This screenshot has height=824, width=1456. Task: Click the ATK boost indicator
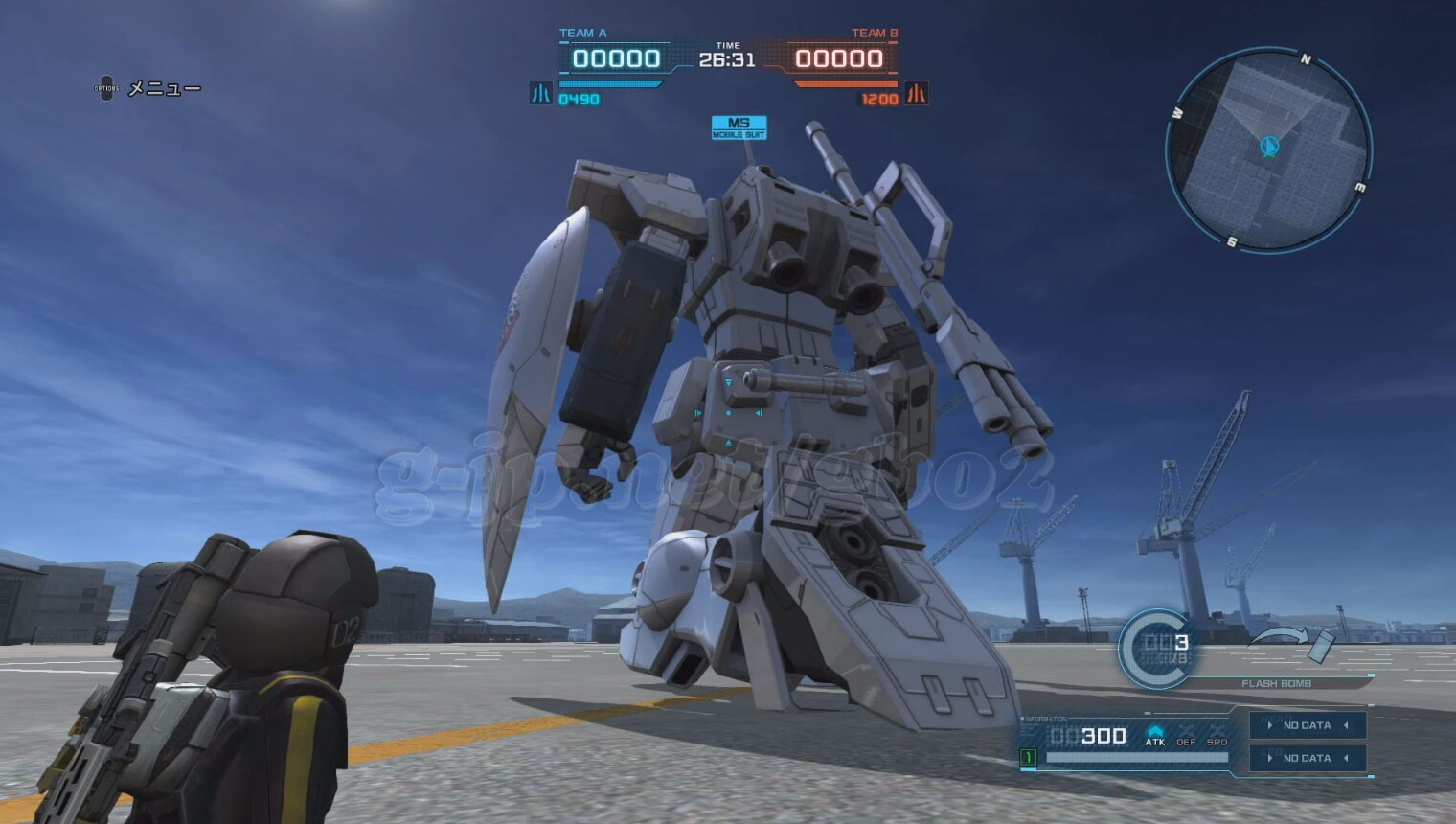(x=1155, y=735)
